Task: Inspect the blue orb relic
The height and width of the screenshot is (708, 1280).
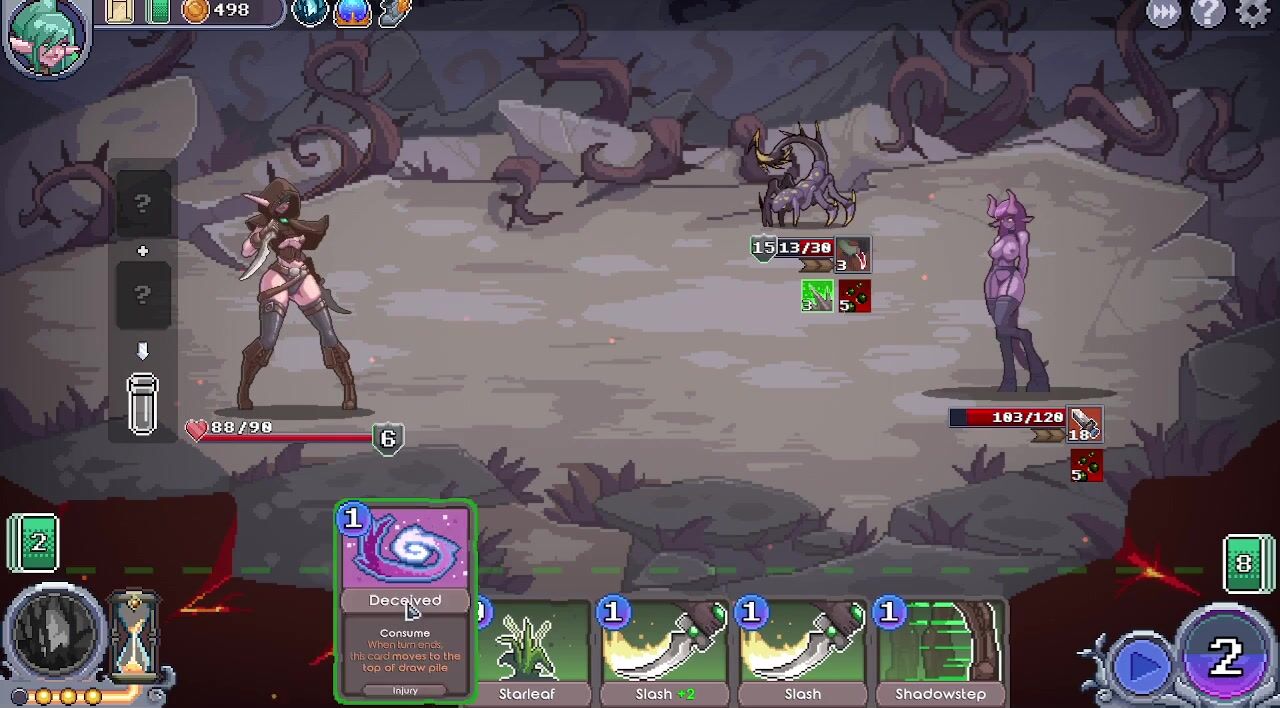Action: pos(352,12)
